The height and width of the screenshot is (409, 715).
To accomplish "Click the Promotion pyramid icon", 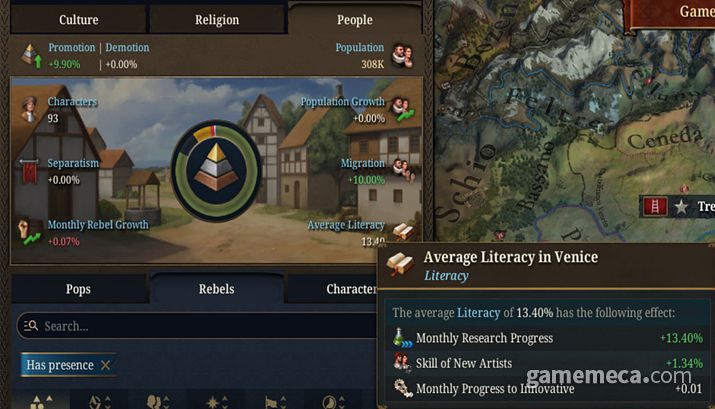I will click(31, 55).
